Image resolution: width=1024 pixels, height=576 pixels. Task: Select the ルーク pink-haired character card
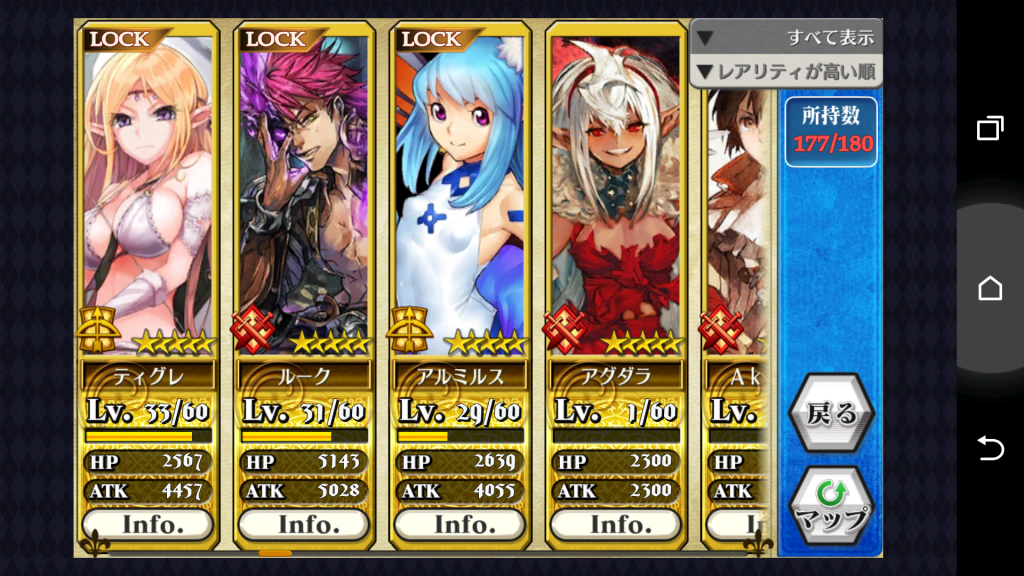point(304,190)
